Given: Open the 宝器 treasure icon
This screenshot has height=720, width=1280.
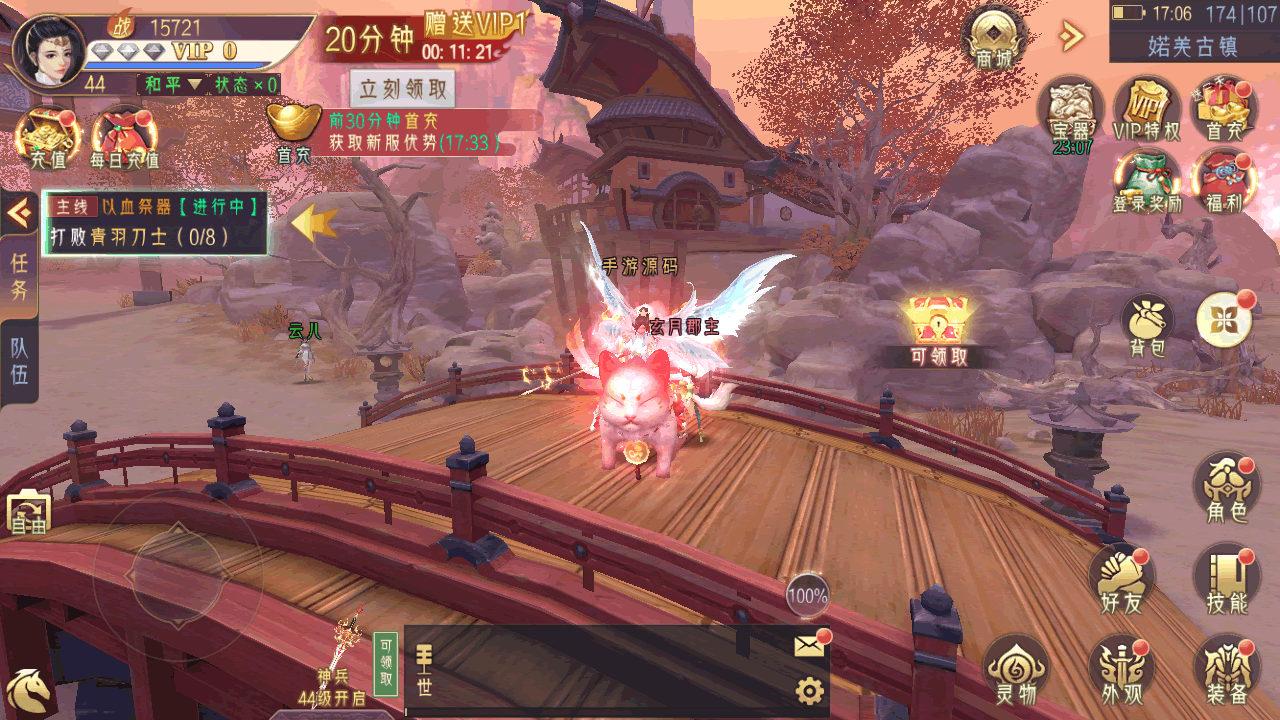Looking at the screenshot, I should coord(1069,111).
